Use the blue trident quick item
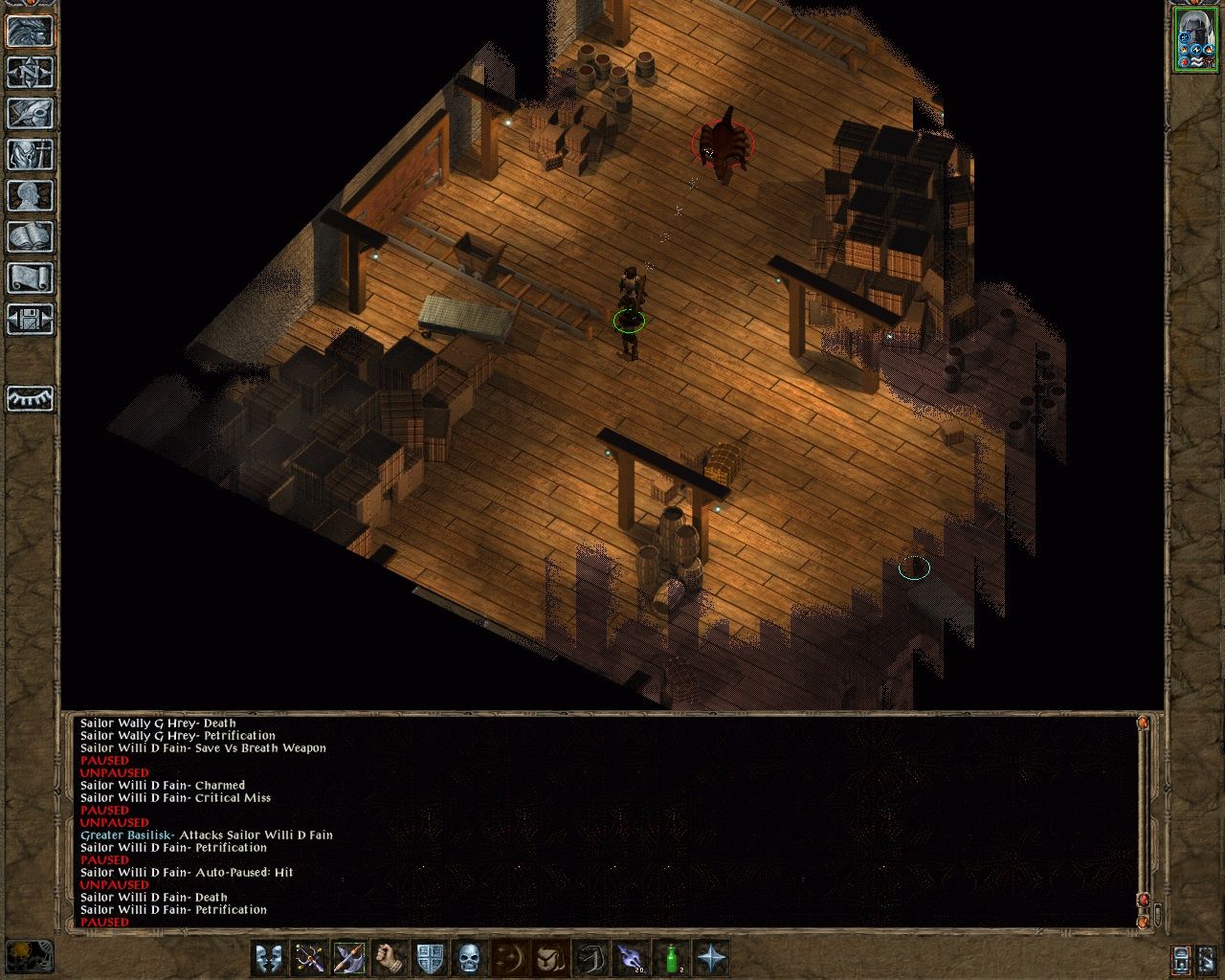Viewport: 1225px width, 980px height. pyautogui.click(x=631, y=957)
